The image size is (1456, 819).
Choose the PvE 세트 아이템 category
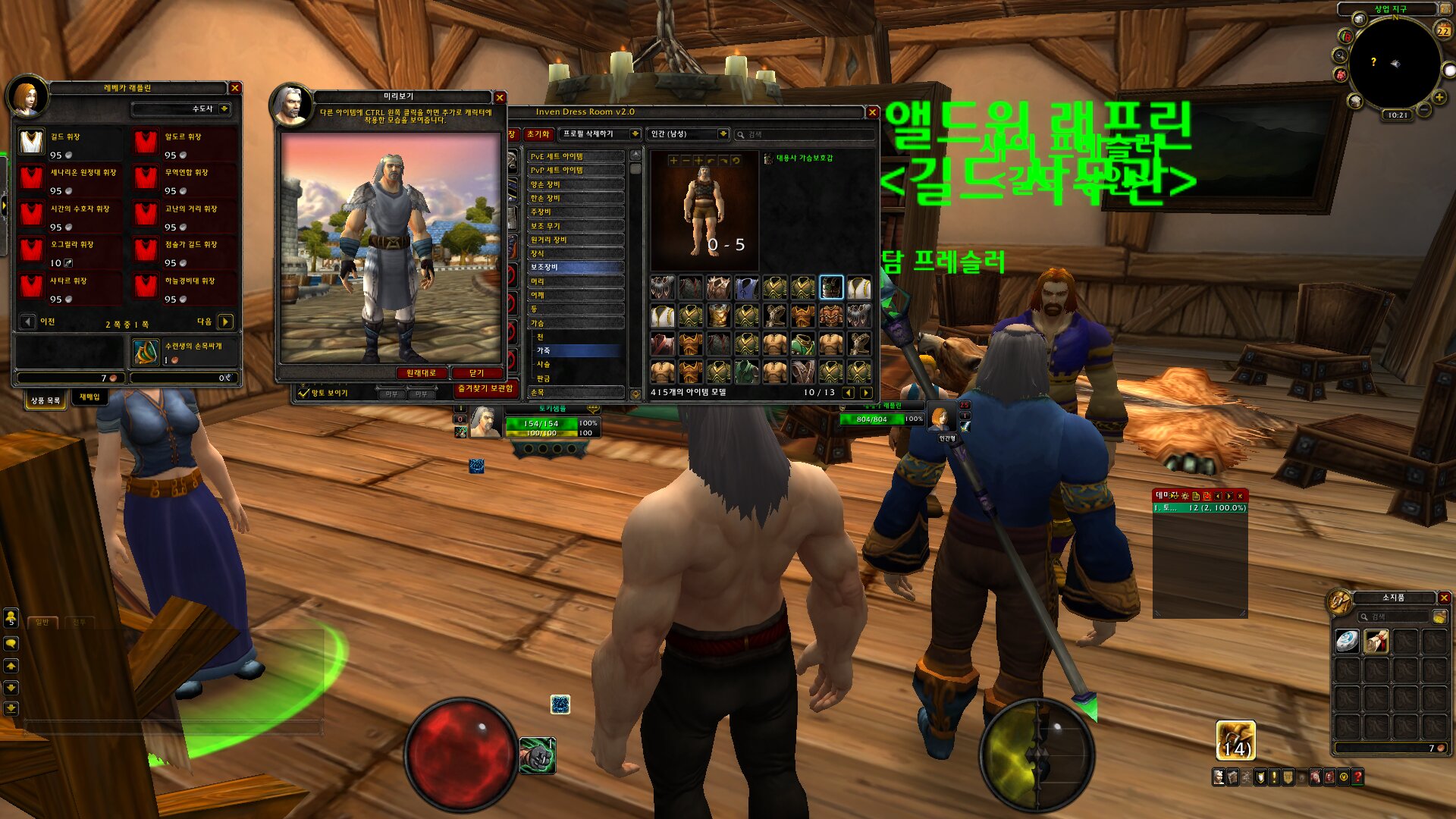point(575,156)
